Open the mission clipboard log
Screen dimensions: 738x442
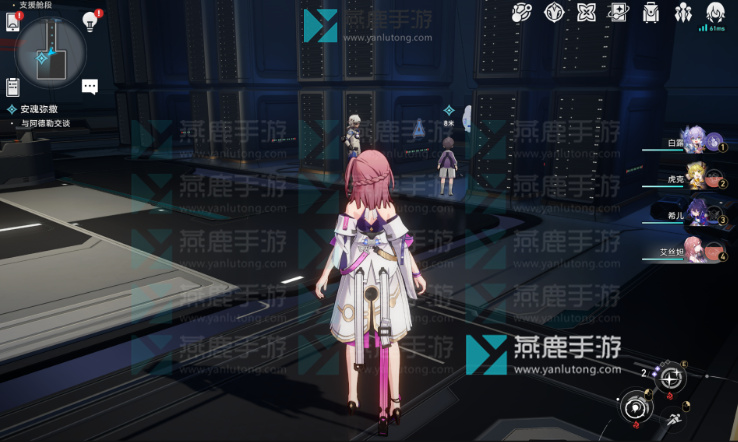(14, 88)
